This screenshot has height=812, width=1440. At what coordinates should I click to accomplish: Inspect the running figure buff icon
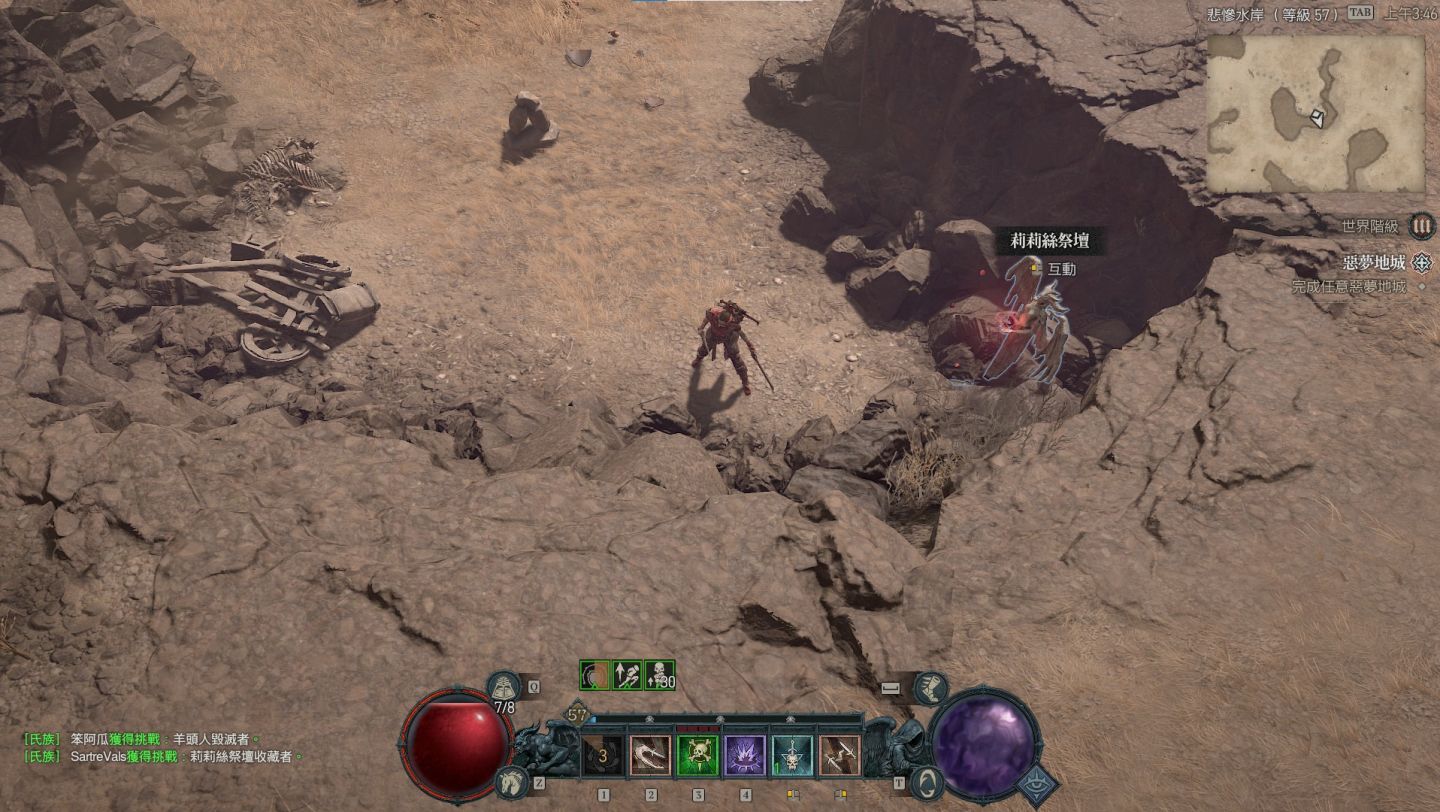(x=627, y=675)
